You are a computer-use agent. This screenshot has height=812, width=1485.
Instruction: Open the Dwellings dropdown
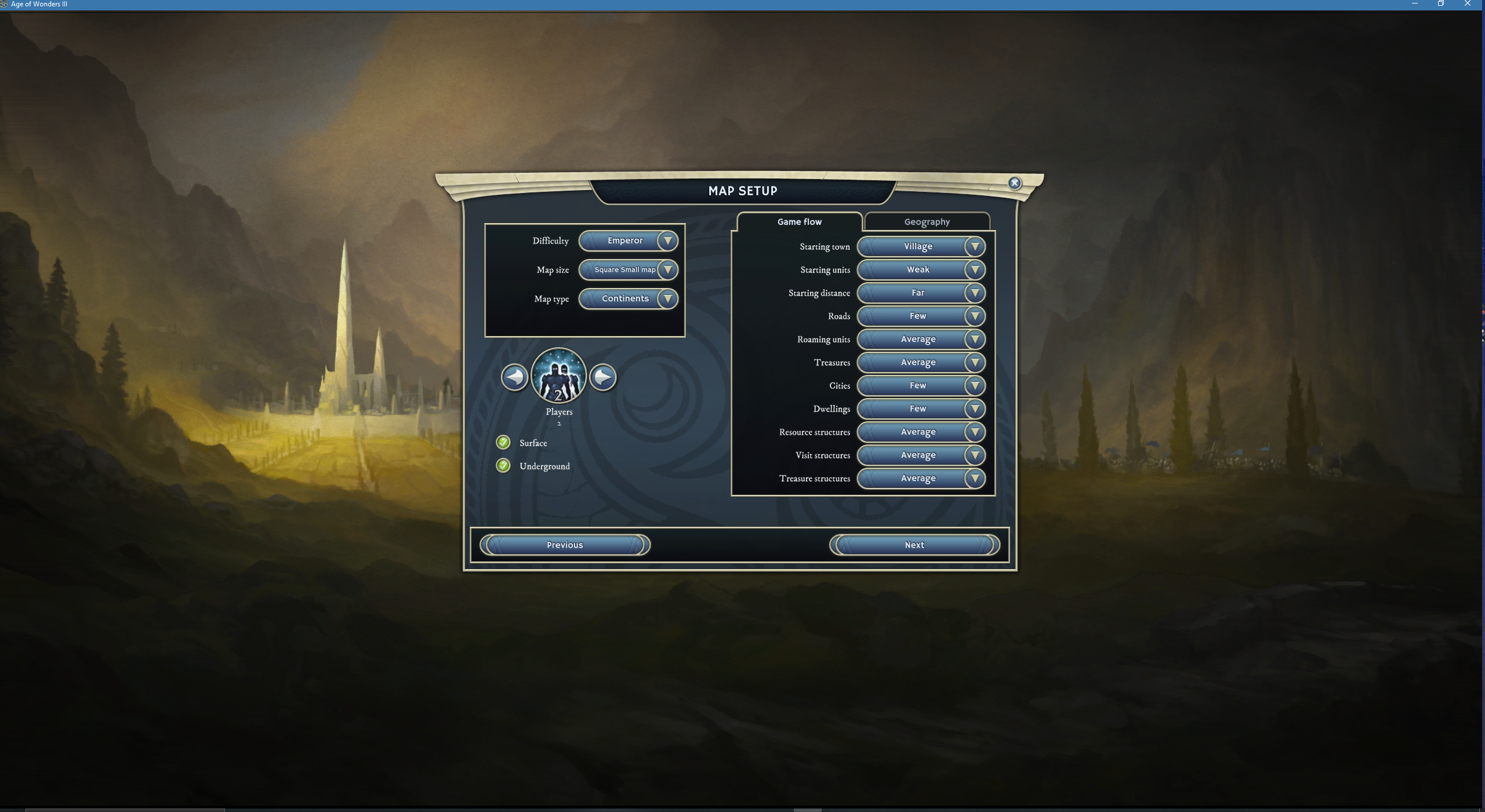point(921,409)
